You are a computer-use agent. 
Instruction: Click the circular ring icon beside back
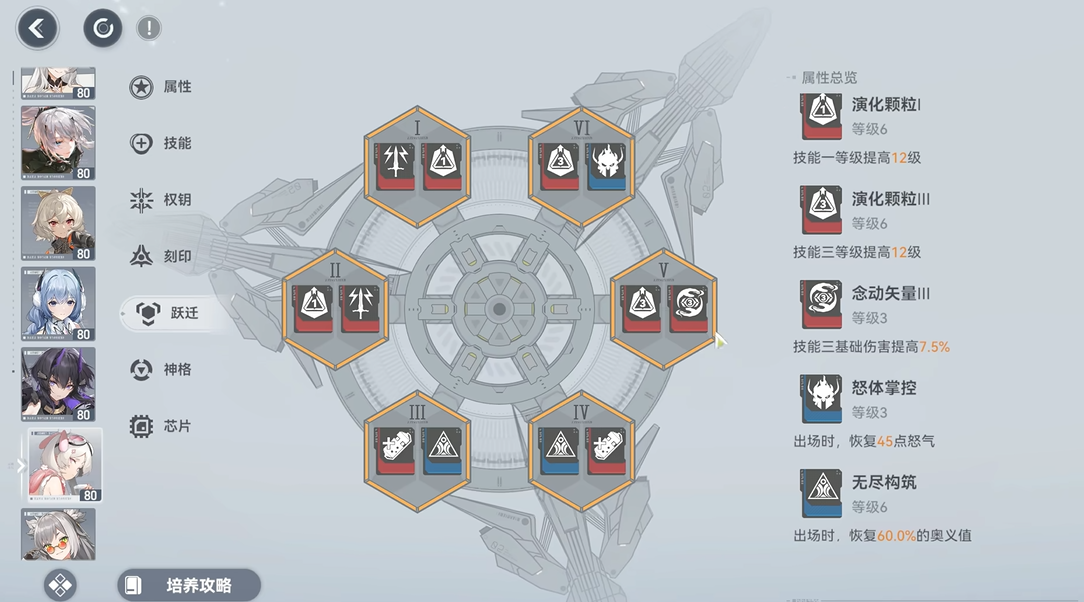point(103,28)
